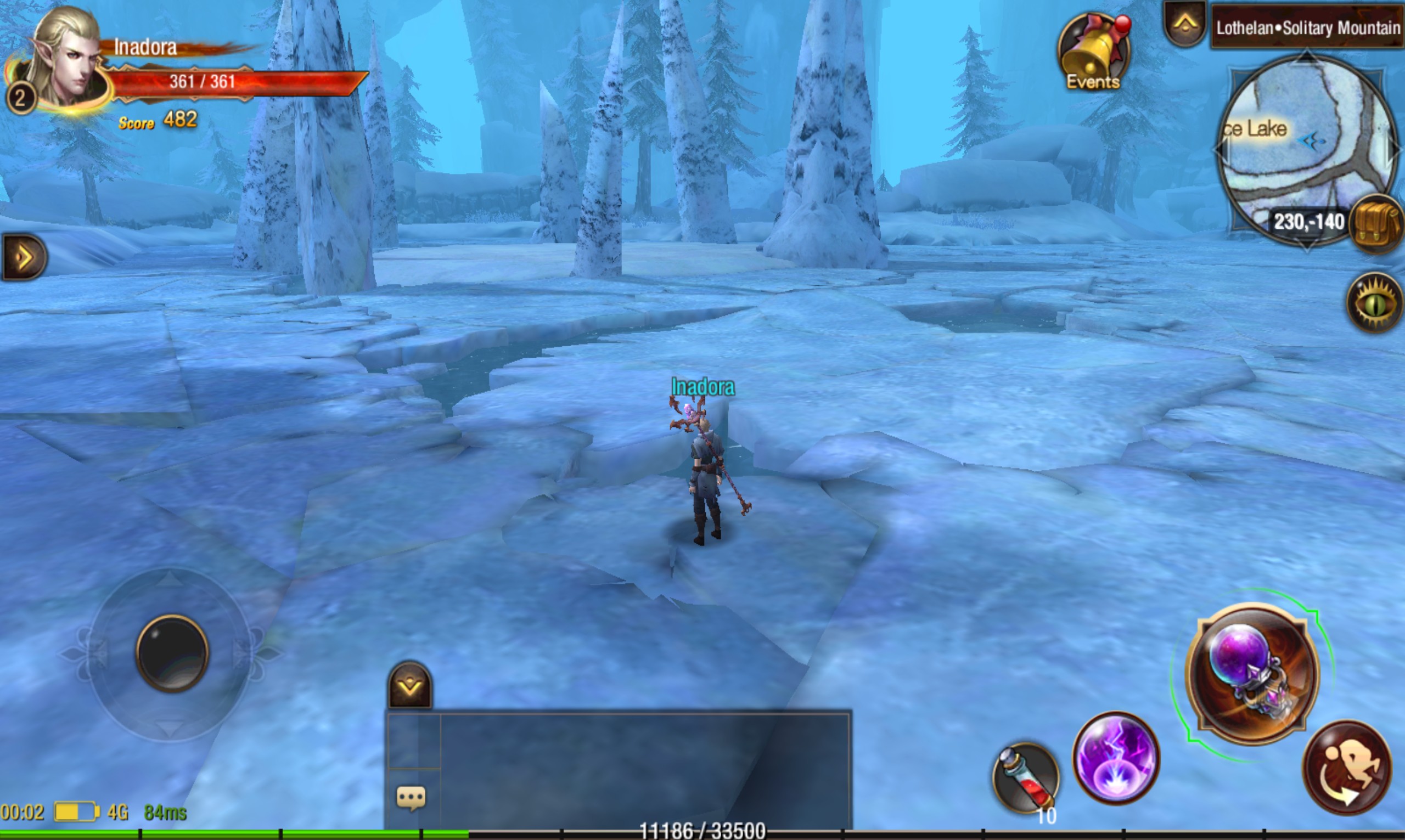Collapse the top menu with the up arrow
Viewport: 1405px width, 840px height.
(1184, 24)
